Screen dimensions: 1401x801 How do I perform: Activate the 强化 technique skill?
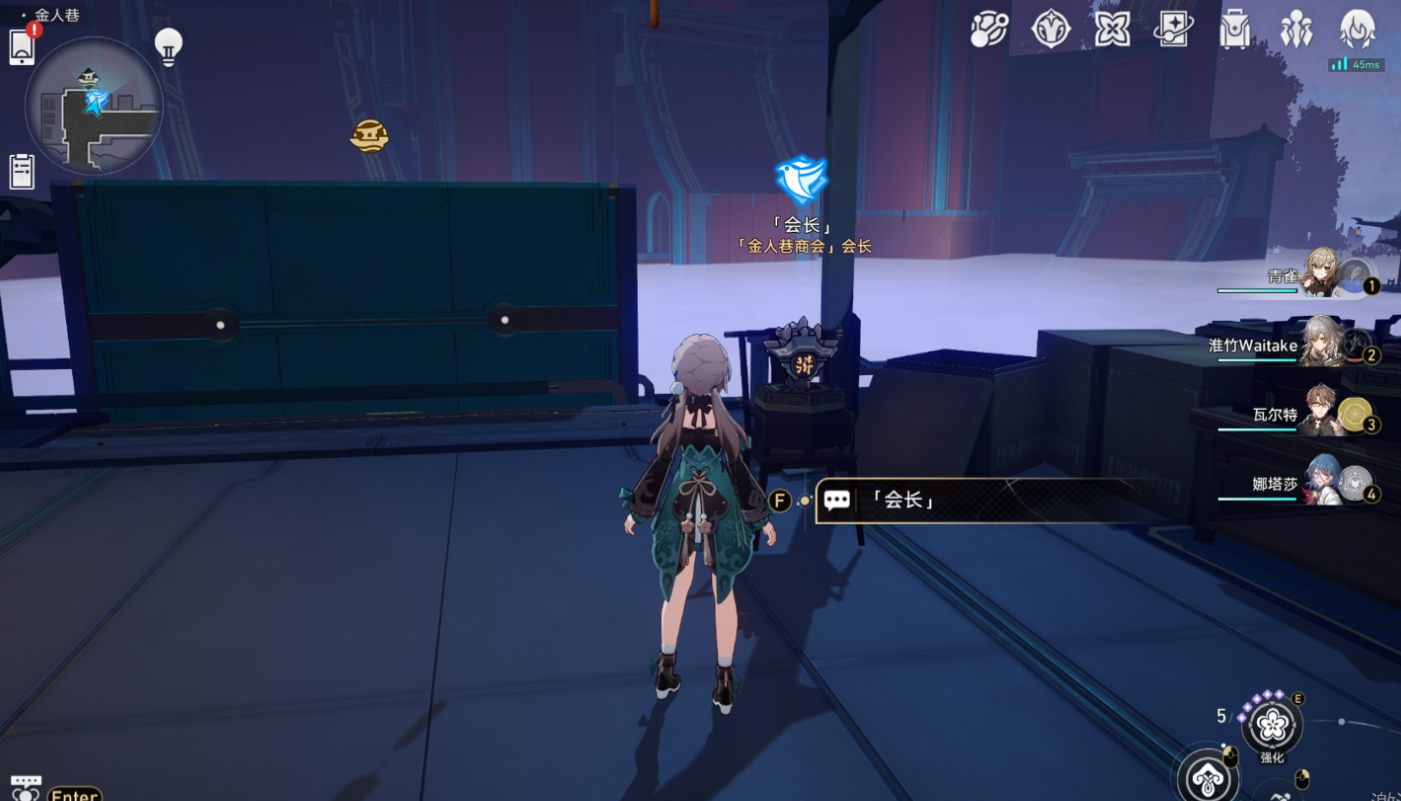[1272, 725]
